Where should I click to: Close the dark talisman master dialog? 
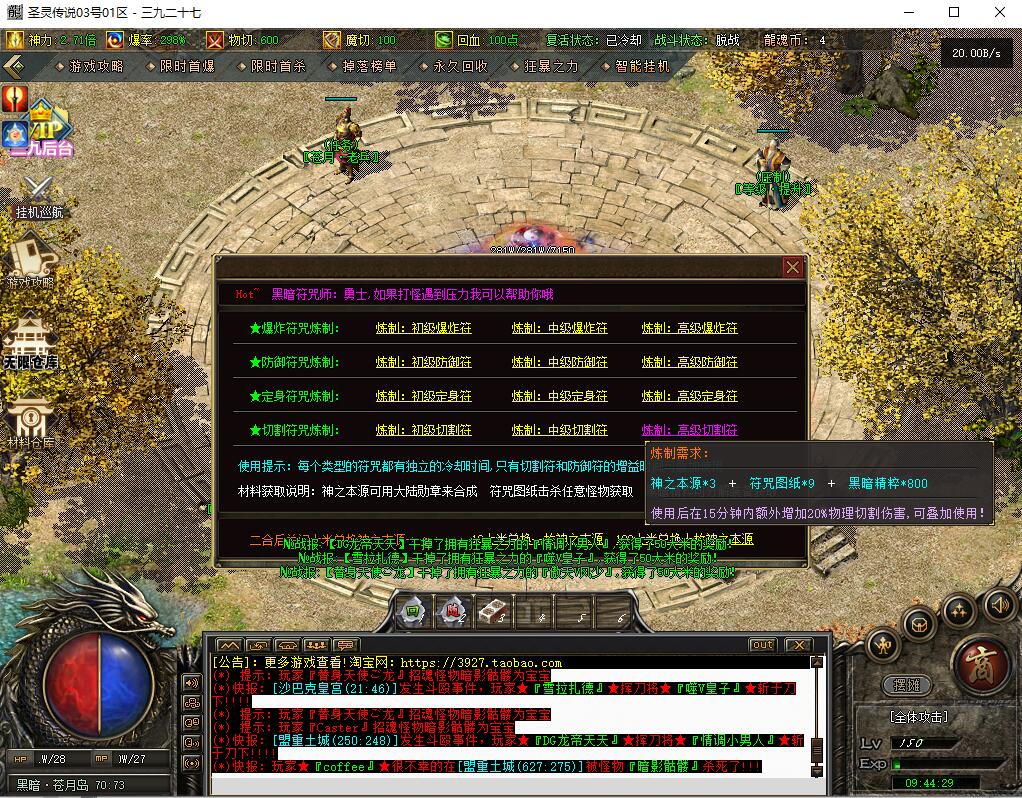click(793, 268)
